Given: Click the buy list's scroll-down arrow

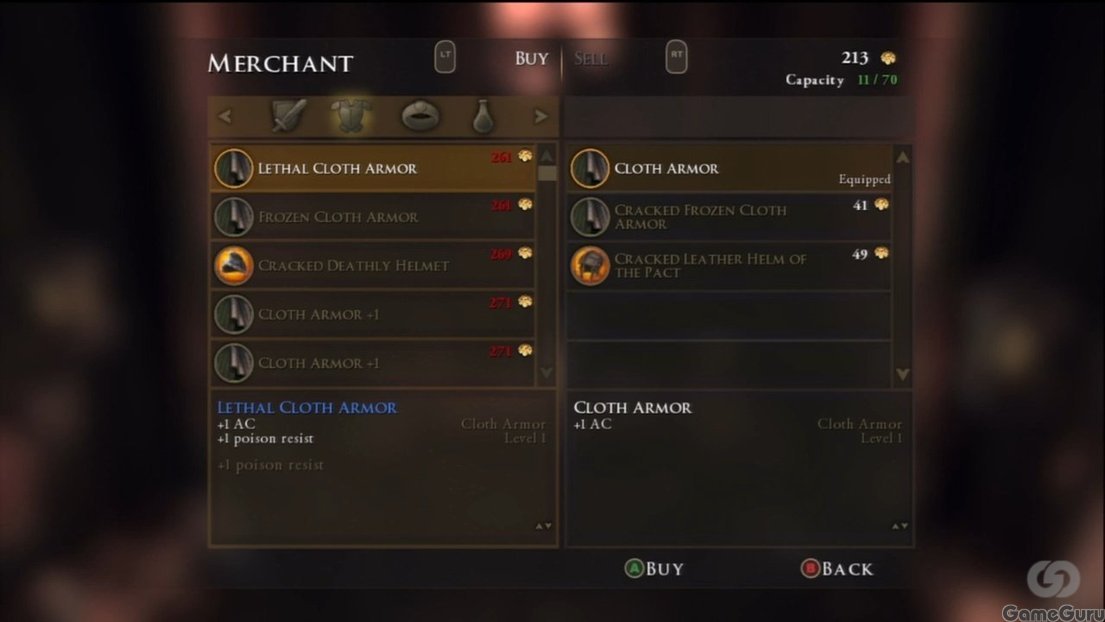Looking at the screenshot, I should click(547, 372).
